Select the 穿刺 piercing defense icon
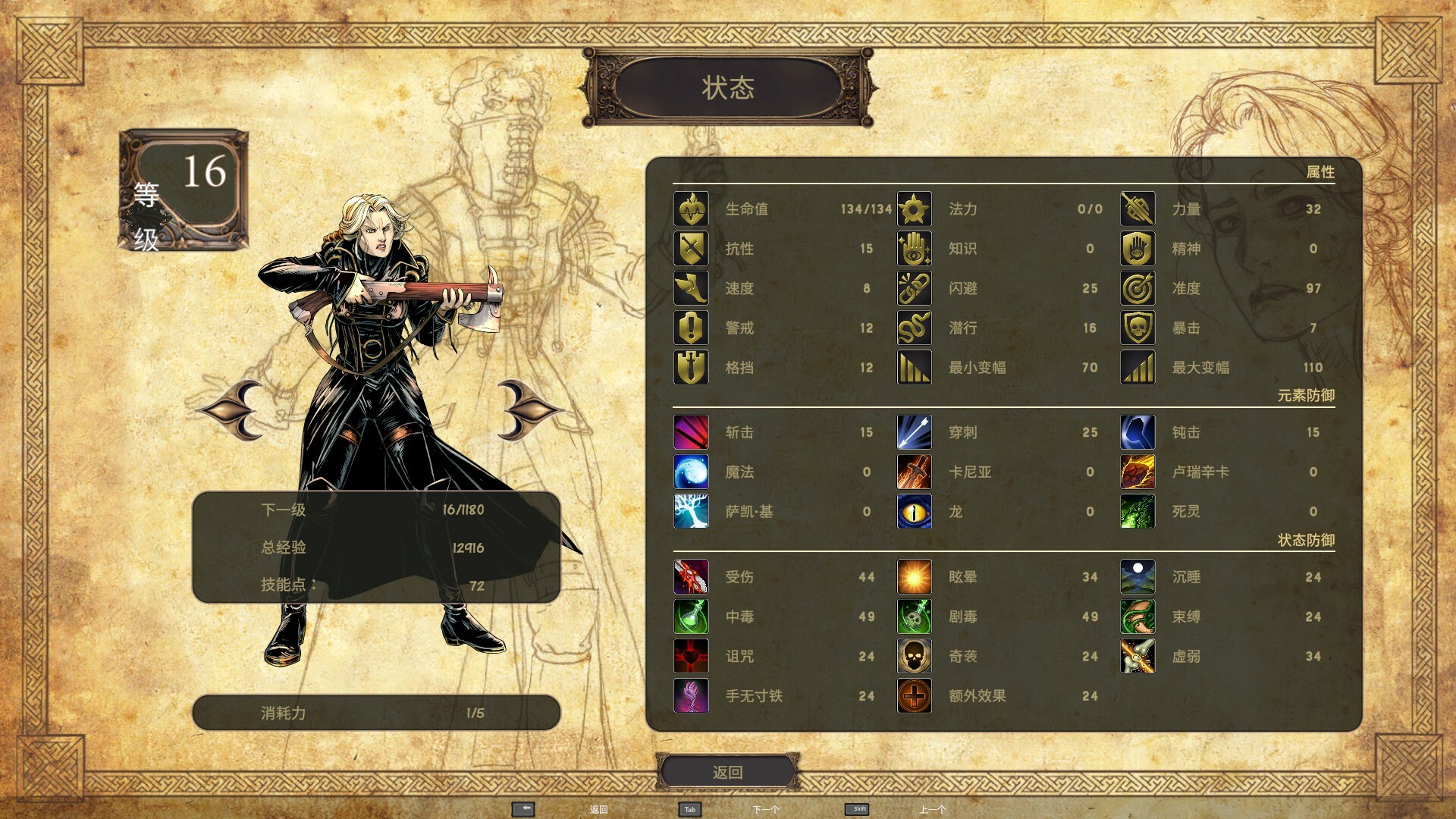The height and width of the screenshot is (819, 1456). pyautogui.click(x=915, y=432)
